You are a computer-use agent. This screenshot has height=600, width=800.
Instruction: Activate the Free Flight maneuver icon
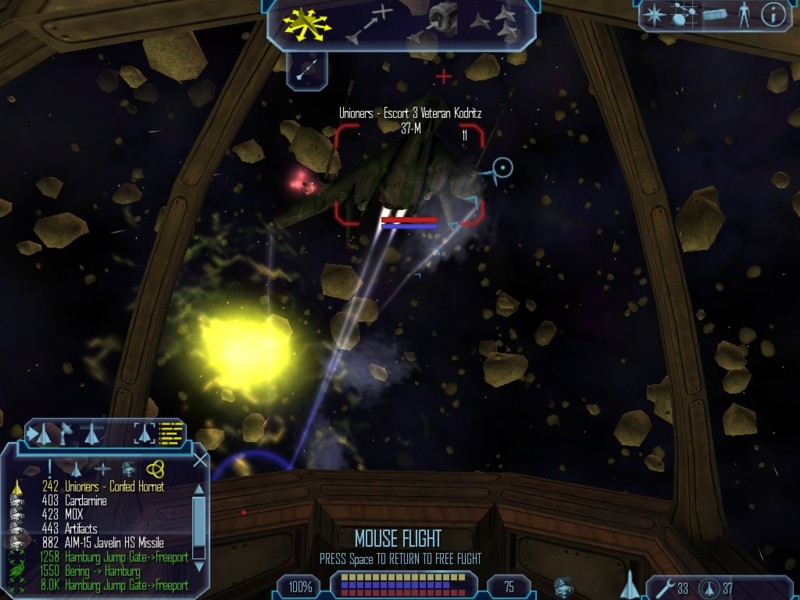pyautogui.click(x=306, y=24)
